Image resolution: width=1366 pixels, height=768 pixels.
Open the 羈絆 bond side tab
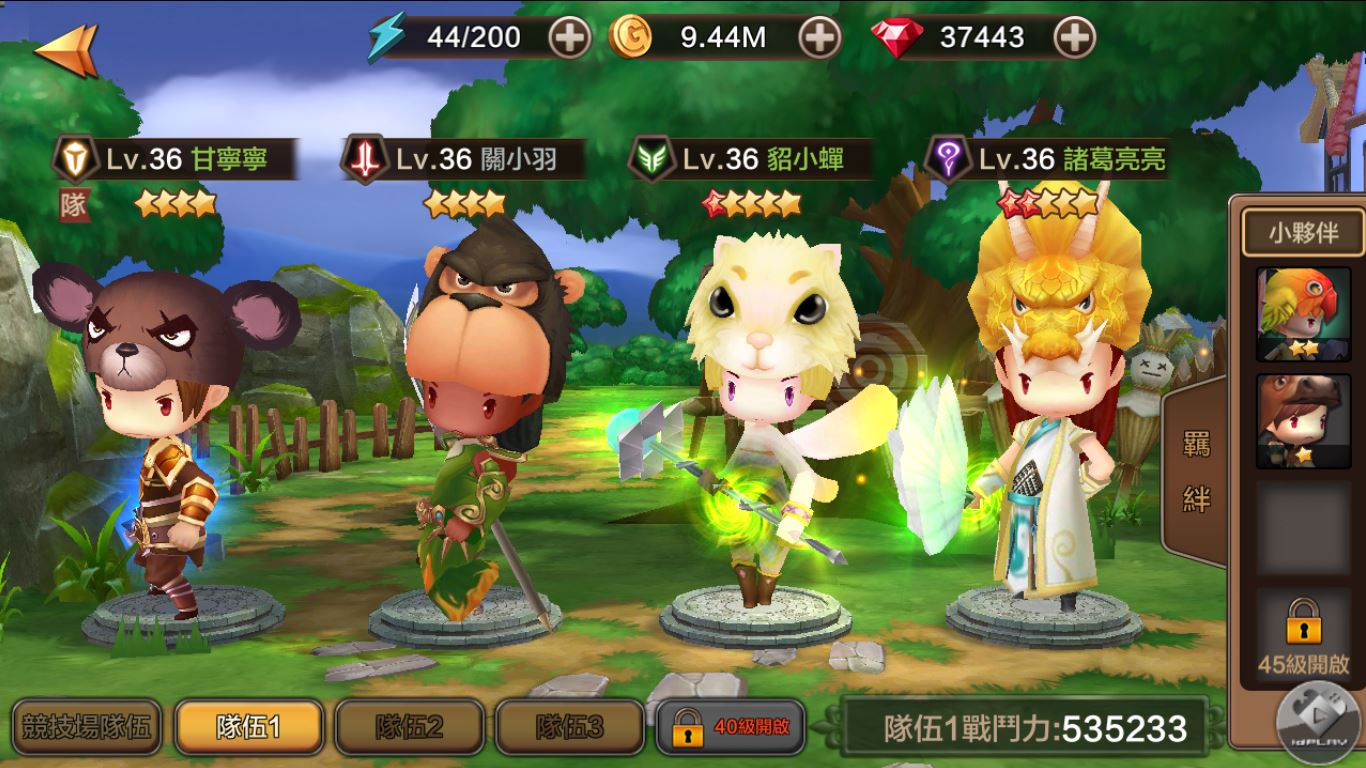pyautogui.click(x=1196, y=471)
